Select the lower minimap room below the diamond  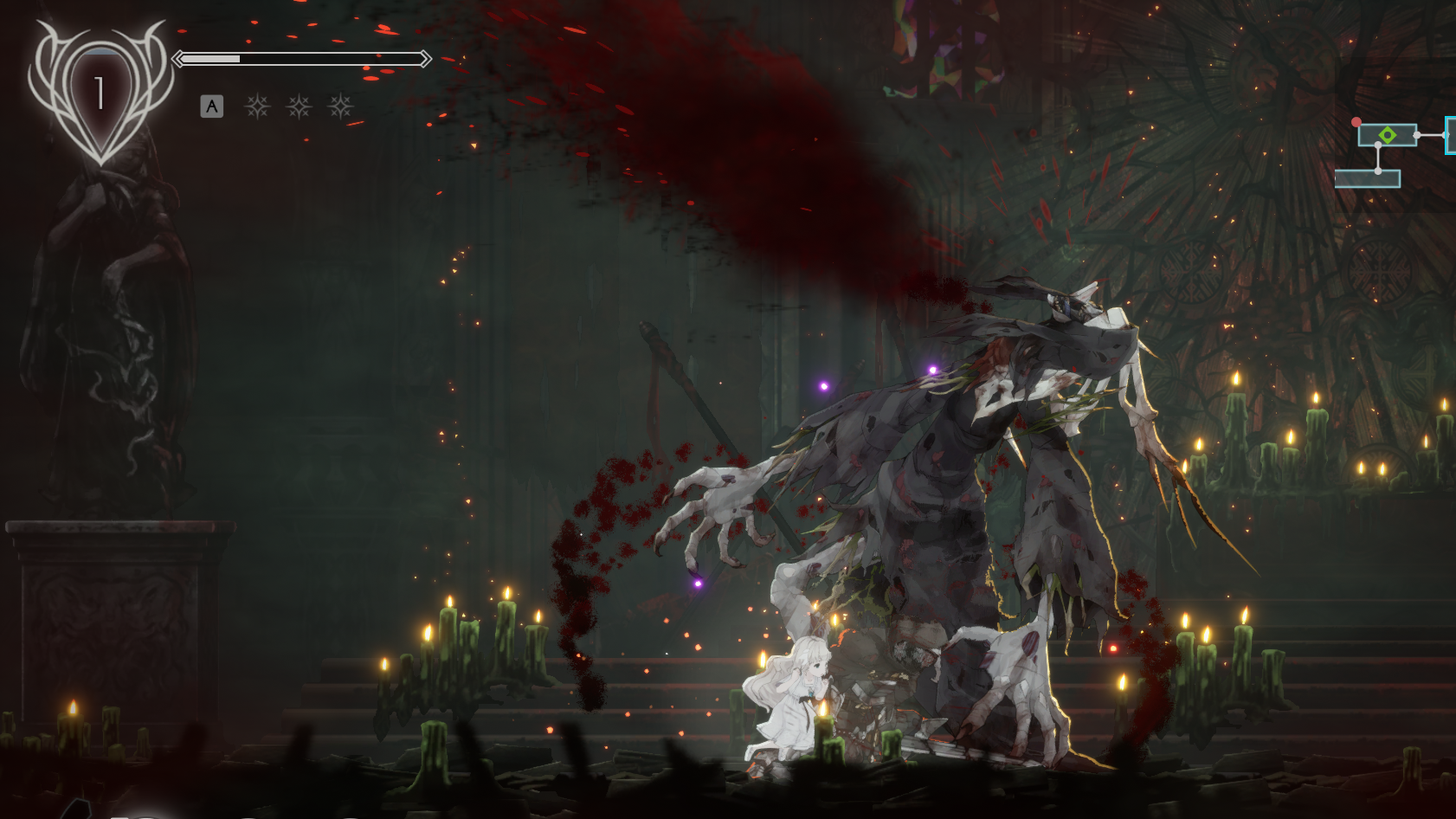click(1367, 179)
